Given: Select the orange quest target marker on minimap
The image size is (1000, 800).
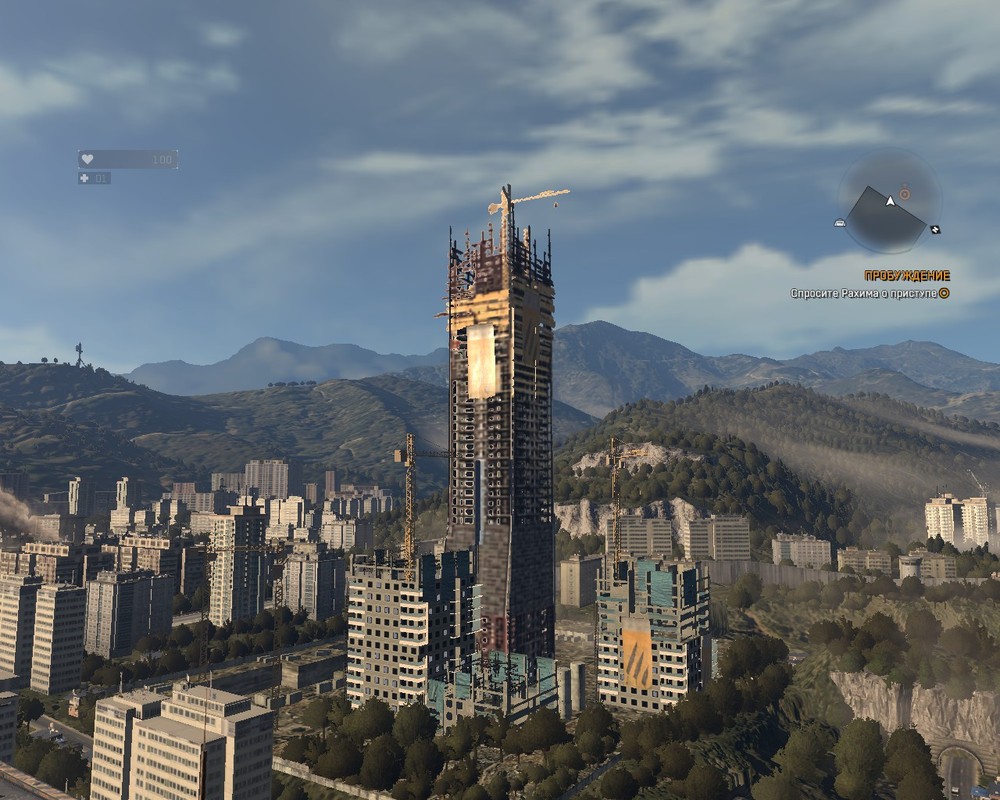Looking at the screenshot, I should [904, 192].
